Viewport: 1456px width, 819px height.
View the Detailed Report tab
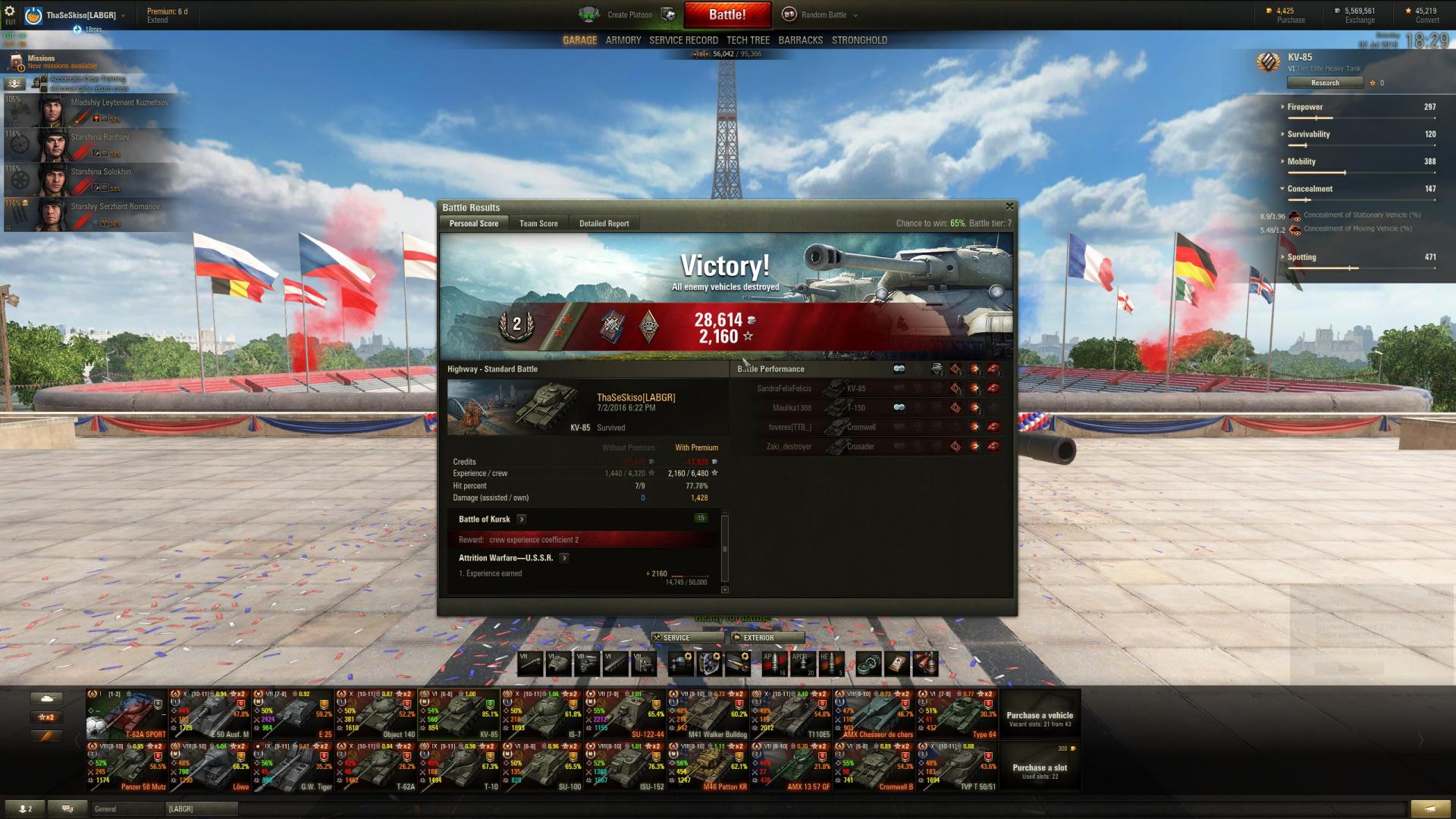pos(604,224)
